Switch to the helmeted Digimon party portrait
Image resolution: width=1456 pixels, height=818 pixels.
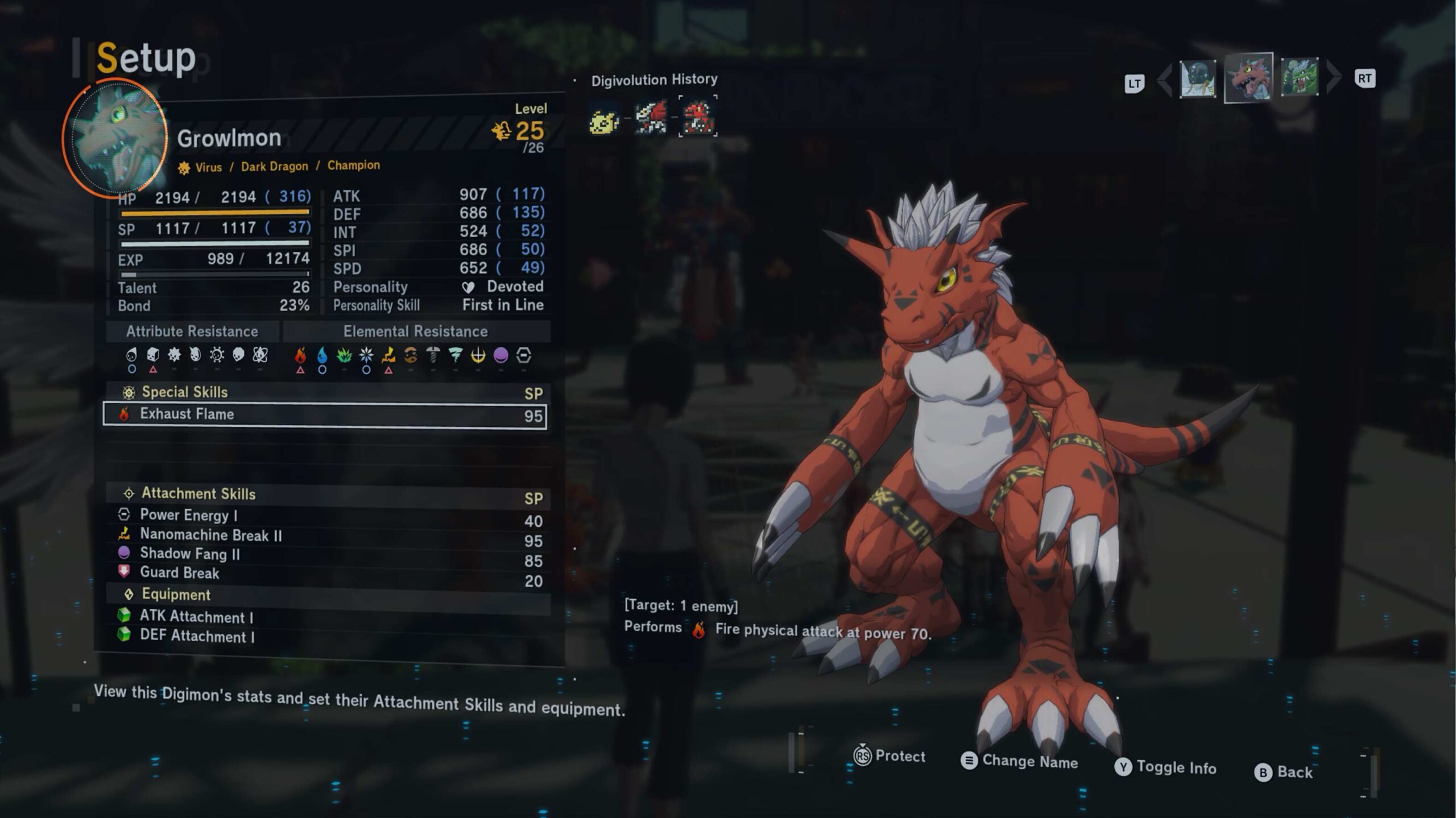(1197, 79)
